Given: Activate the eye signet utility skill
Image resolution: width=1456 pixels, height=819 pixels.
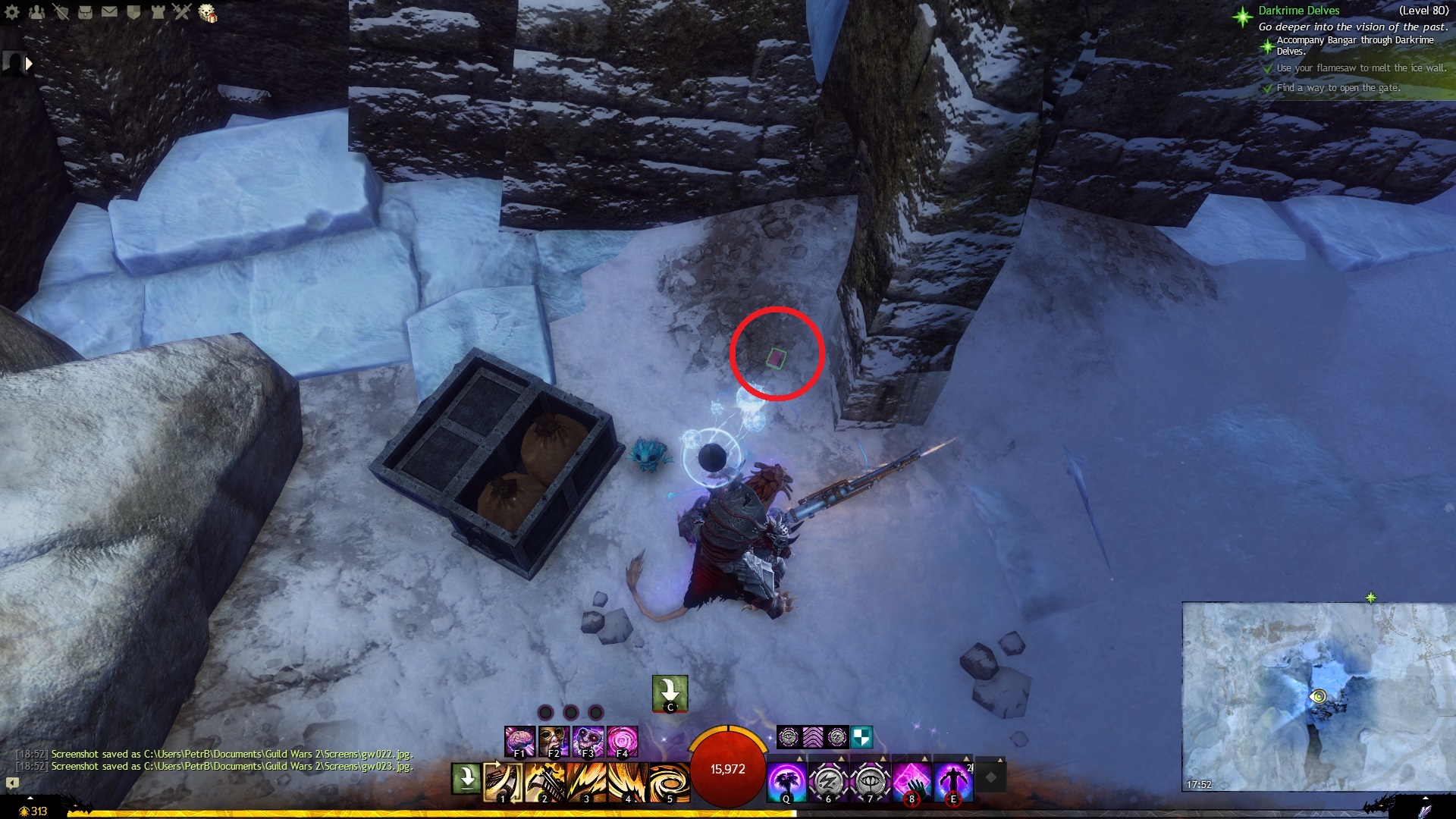Looking at the screenshot, I should click(870, 782).
